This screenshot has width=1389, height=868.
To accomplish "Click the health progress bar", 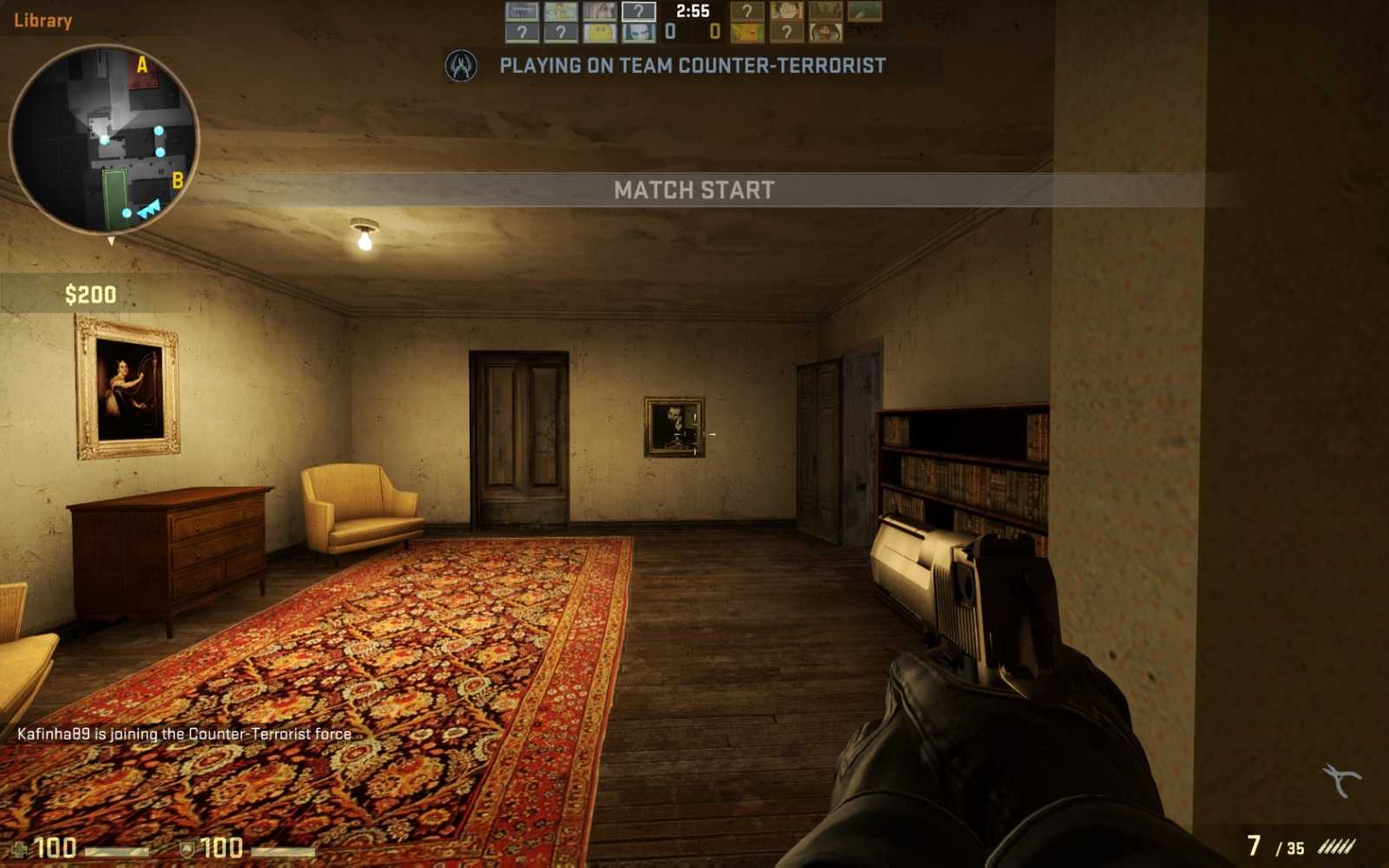I will (x=117, y=852).
